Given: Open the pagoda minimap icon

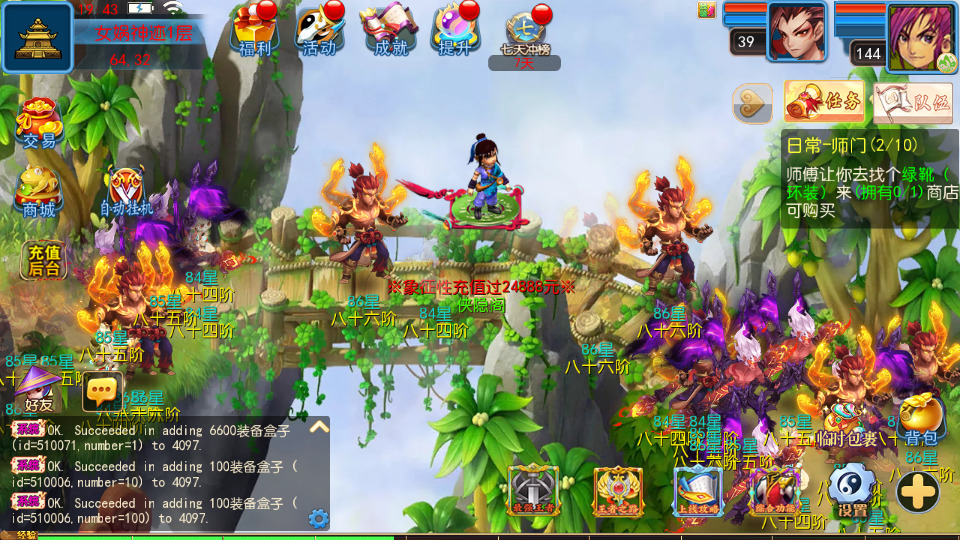Looking at the screenshot, I should click(x=37, y=37).
